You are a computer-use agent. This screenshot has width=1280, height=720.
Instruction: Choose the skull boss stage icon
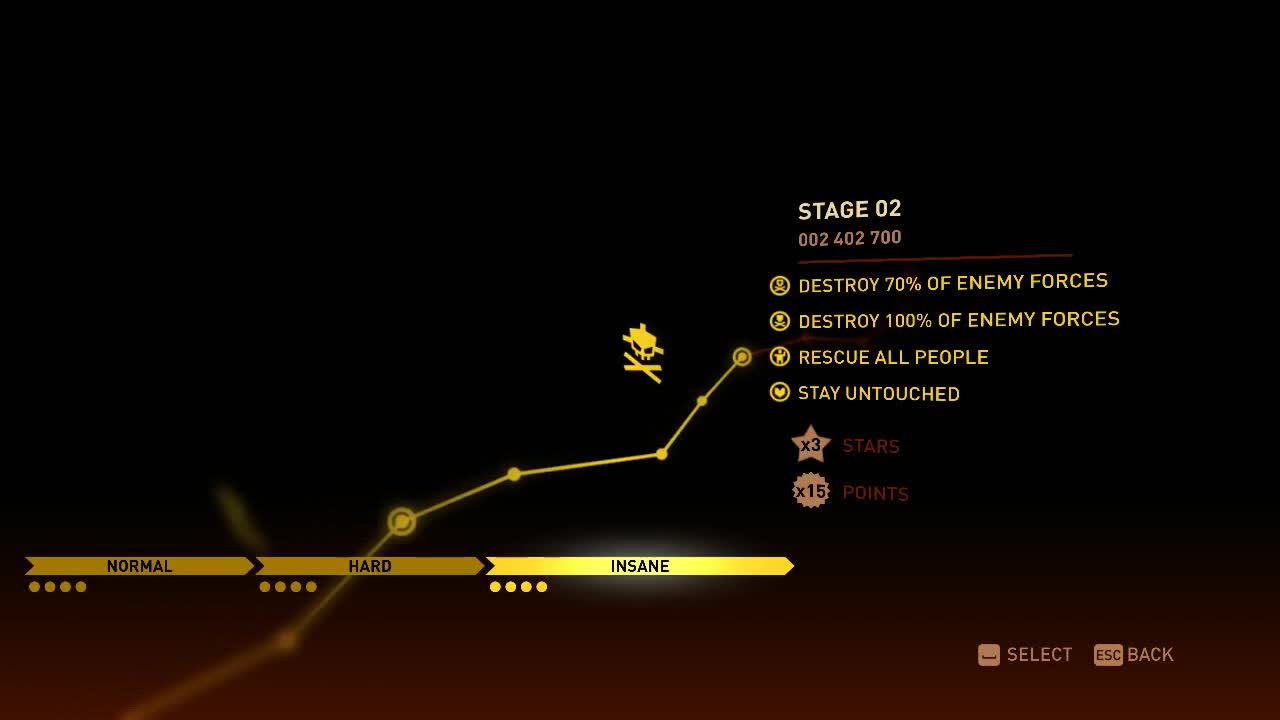(x=643, y=352)
